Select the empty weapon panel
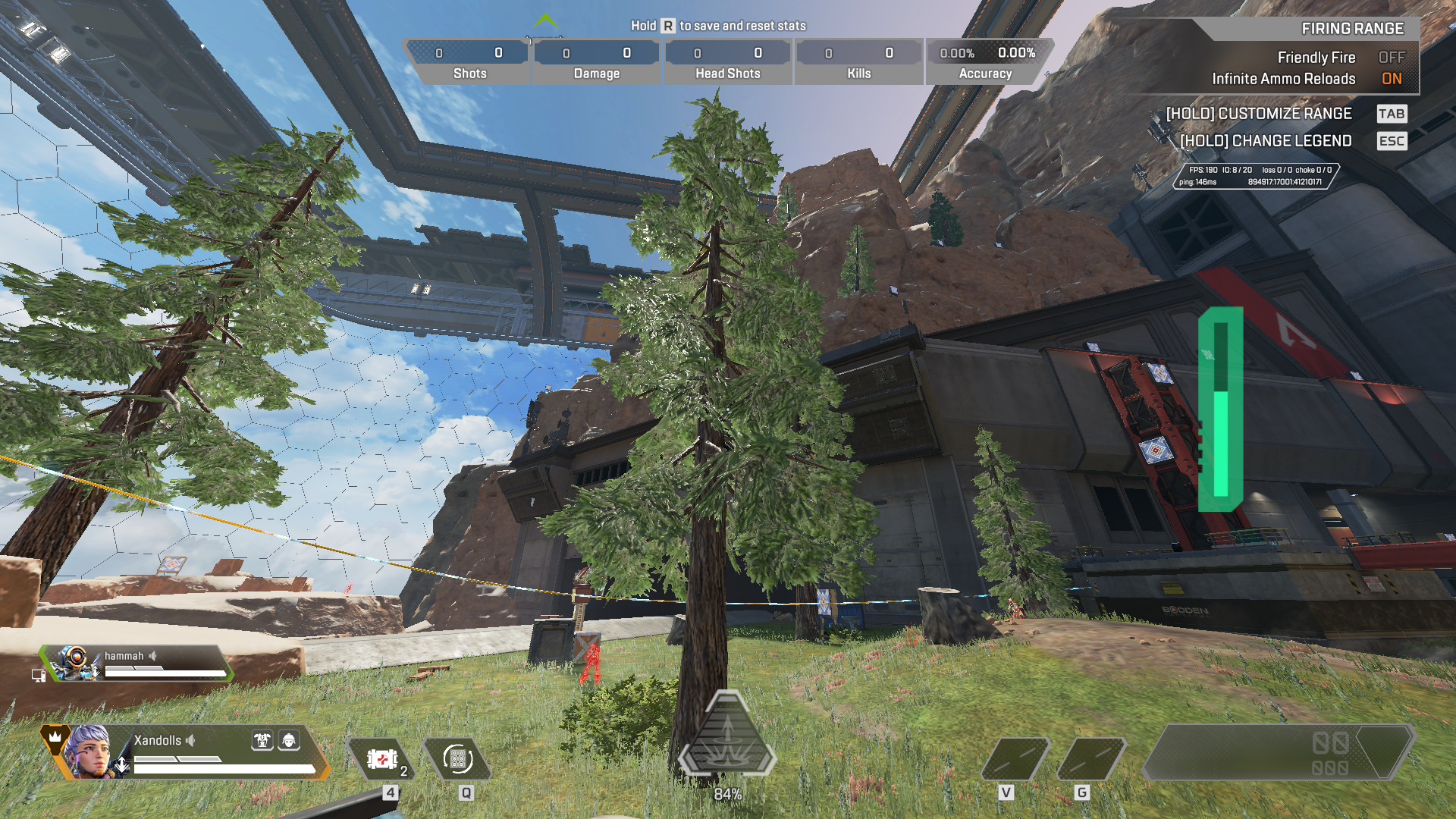The image size is (1456, 819). [x=1278, y=752]
